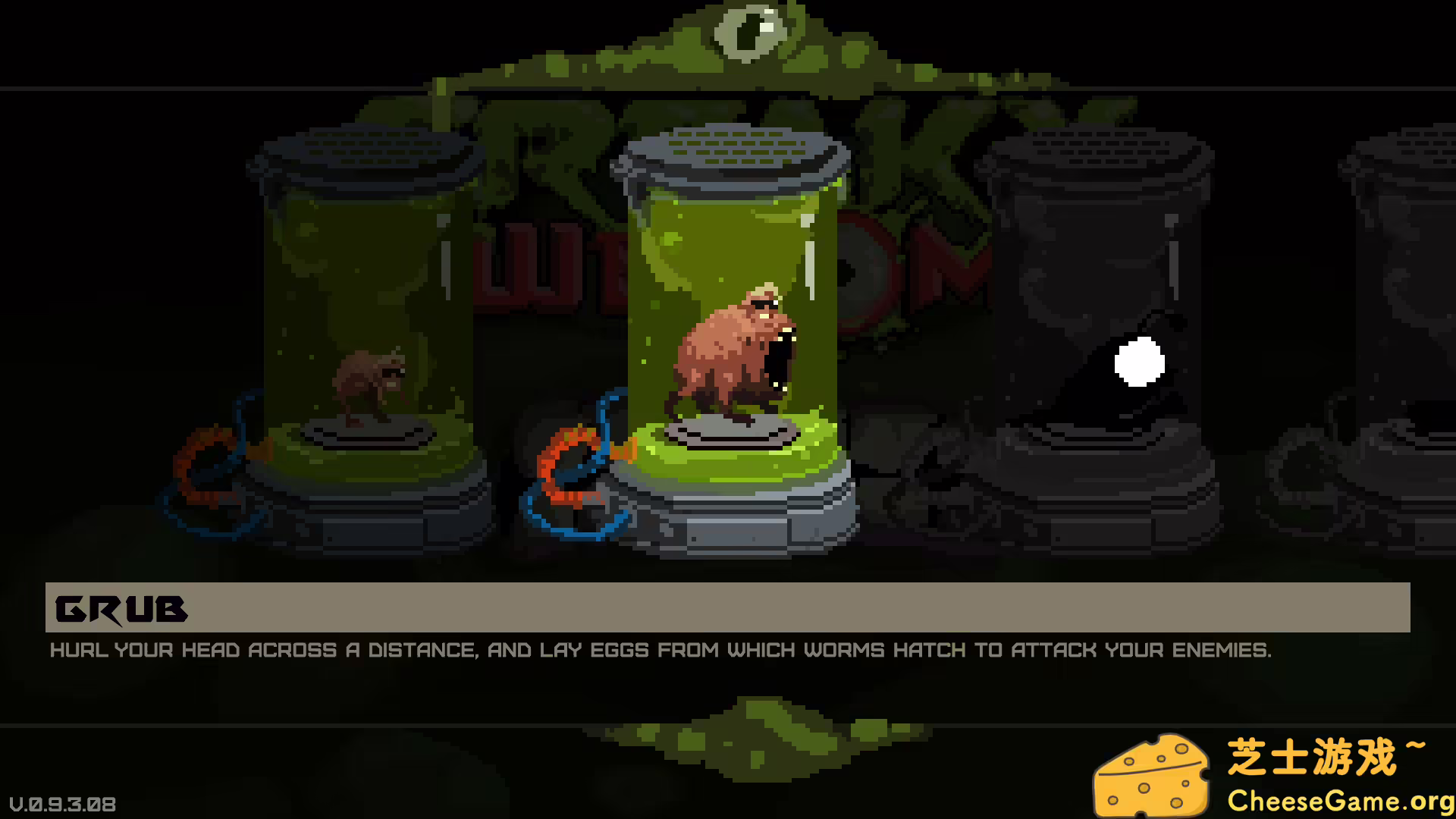Image resolution: width=1456 pixels, height=819 pixels.
Task: Select the locked mouse silhouette character
Action: point(1115,372)
